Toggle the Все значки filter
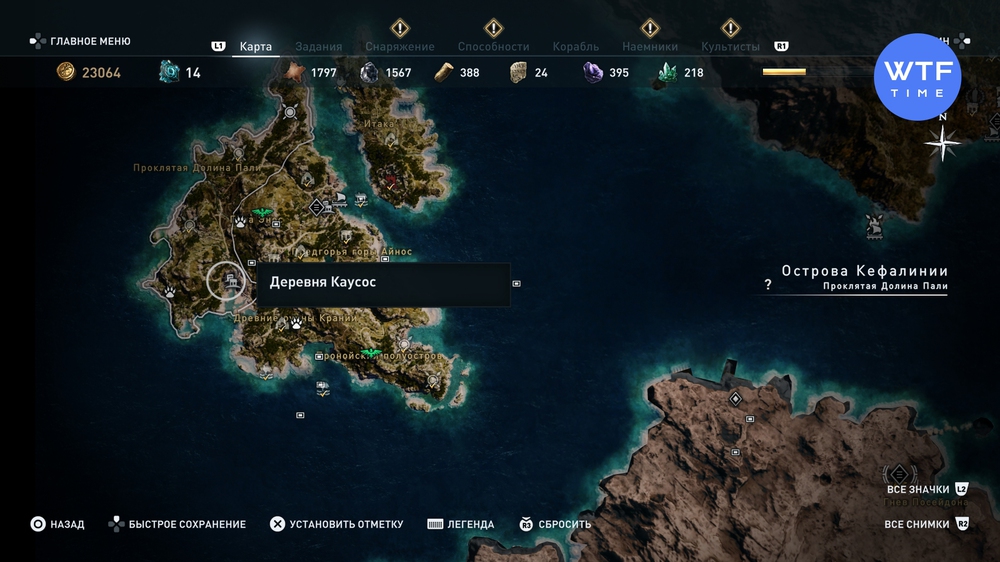This screenshot has height=562, width=1000. tap(917, 488)
